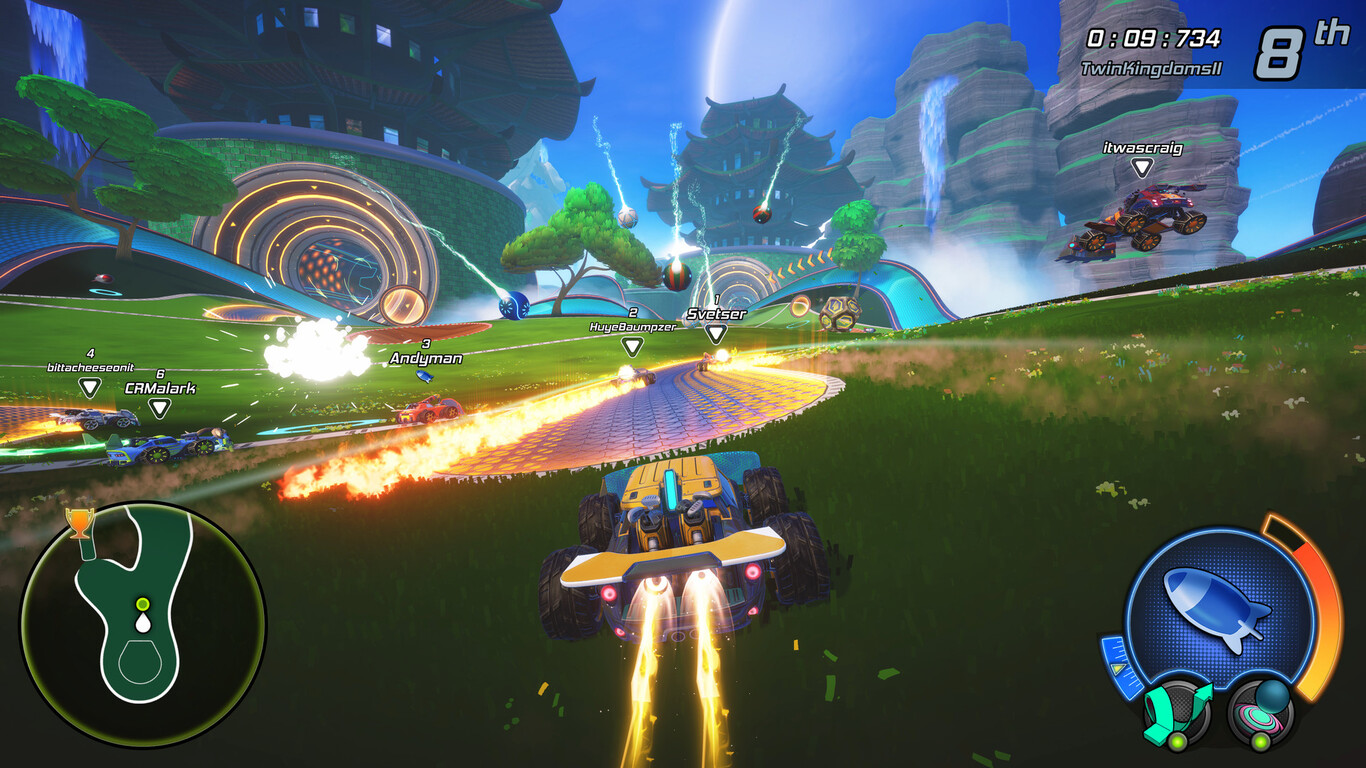
Task: Toggle the green light under the boost ability
Action: (x=1178, y=740)
